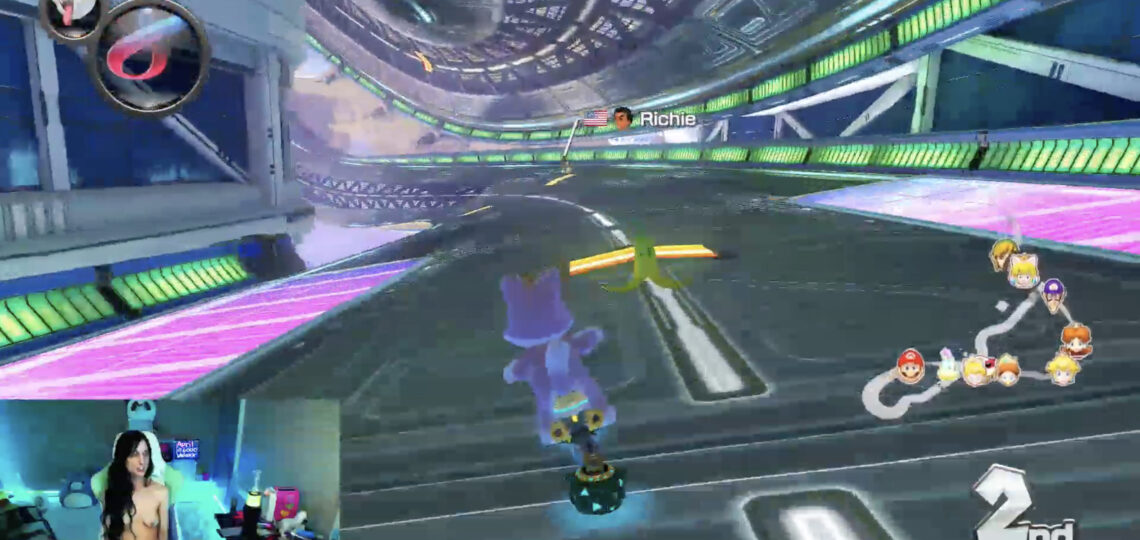Click Cat Peach's marker on the minimap
Image resolution: width=1140 pixels, height=540 pixels.
tap(1023, 270)
